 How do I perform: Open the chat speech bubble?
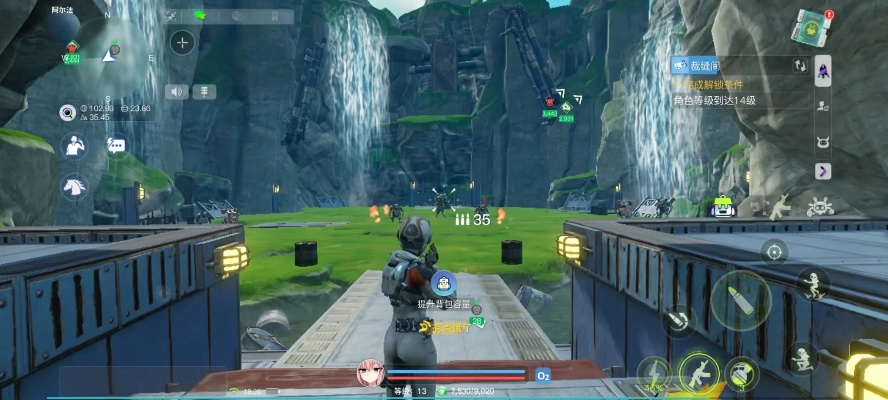(116, 146)
